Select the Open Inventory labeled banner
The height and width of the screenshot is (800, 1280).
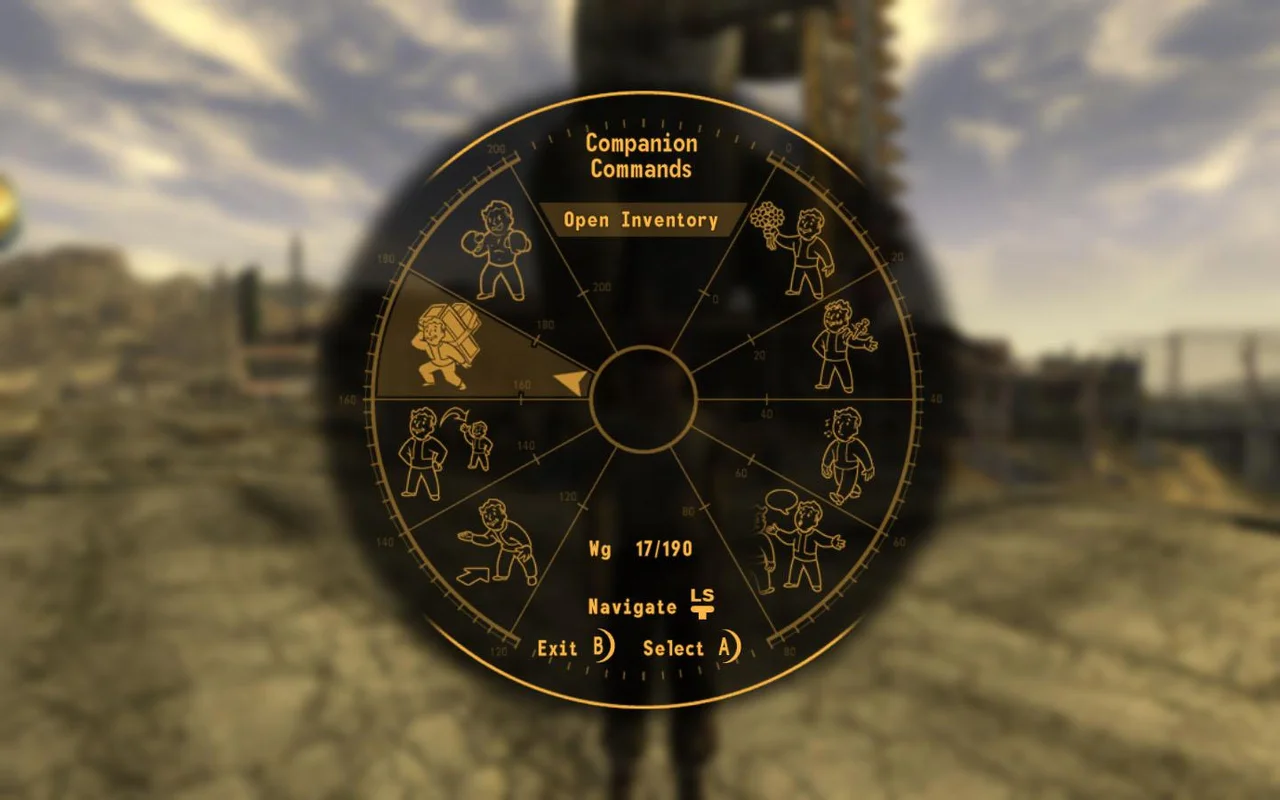coord(641,220)
